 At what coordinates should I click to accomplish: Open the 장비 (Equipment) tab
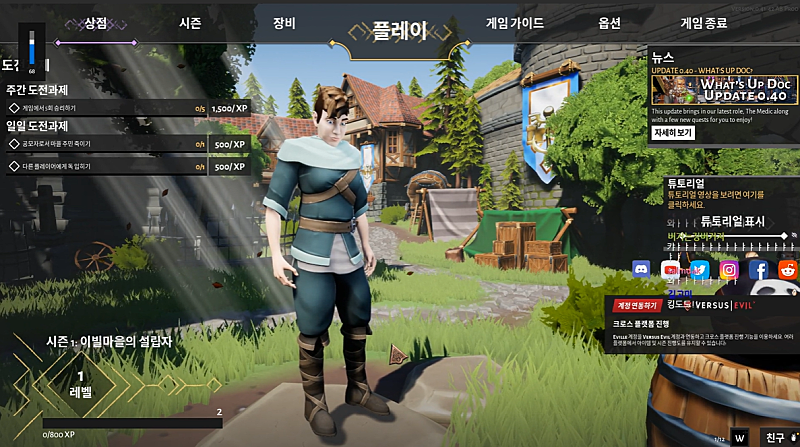coord(284,23)
